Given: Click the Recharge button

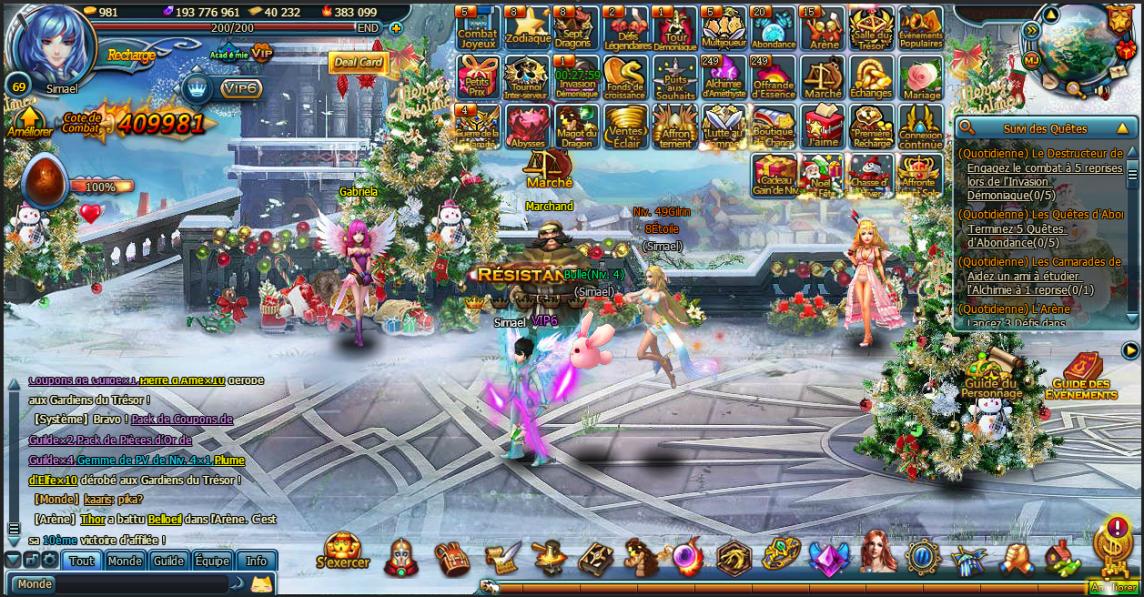Looking at the screenshot, I should click(131, 55).
